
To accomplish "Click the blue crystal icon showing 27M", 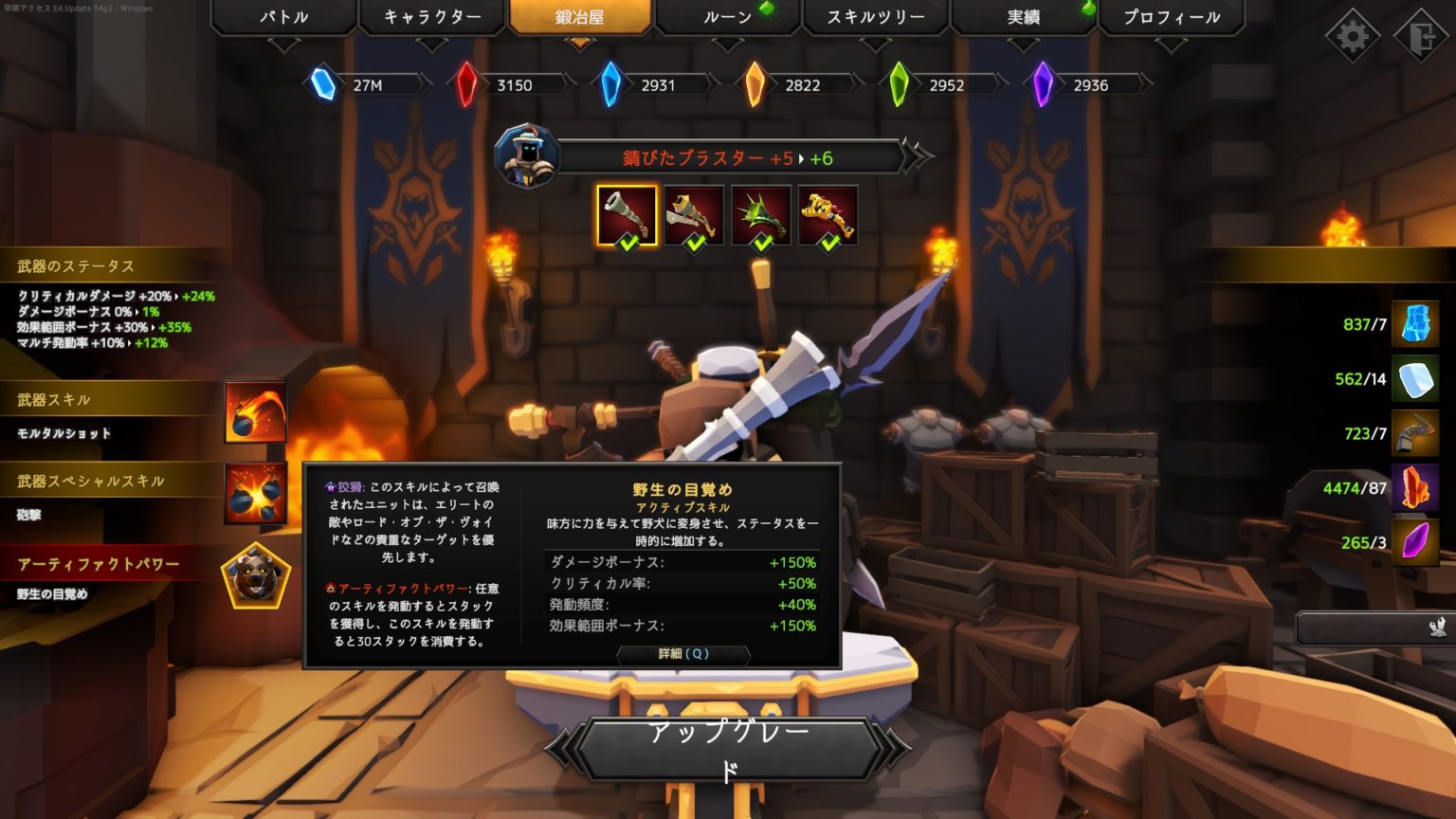I will click(x=323, y=84).
